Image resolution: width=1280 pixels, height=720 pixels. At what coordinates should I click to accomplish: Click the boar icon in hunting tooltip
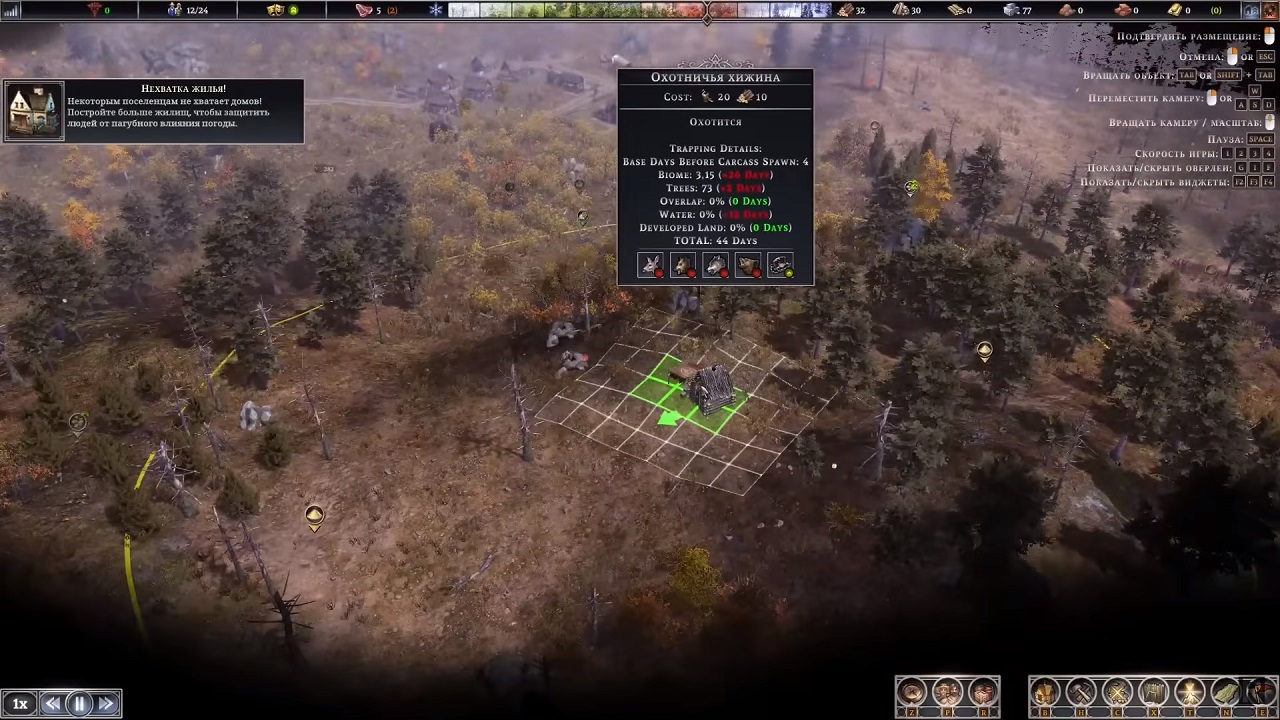683,266
